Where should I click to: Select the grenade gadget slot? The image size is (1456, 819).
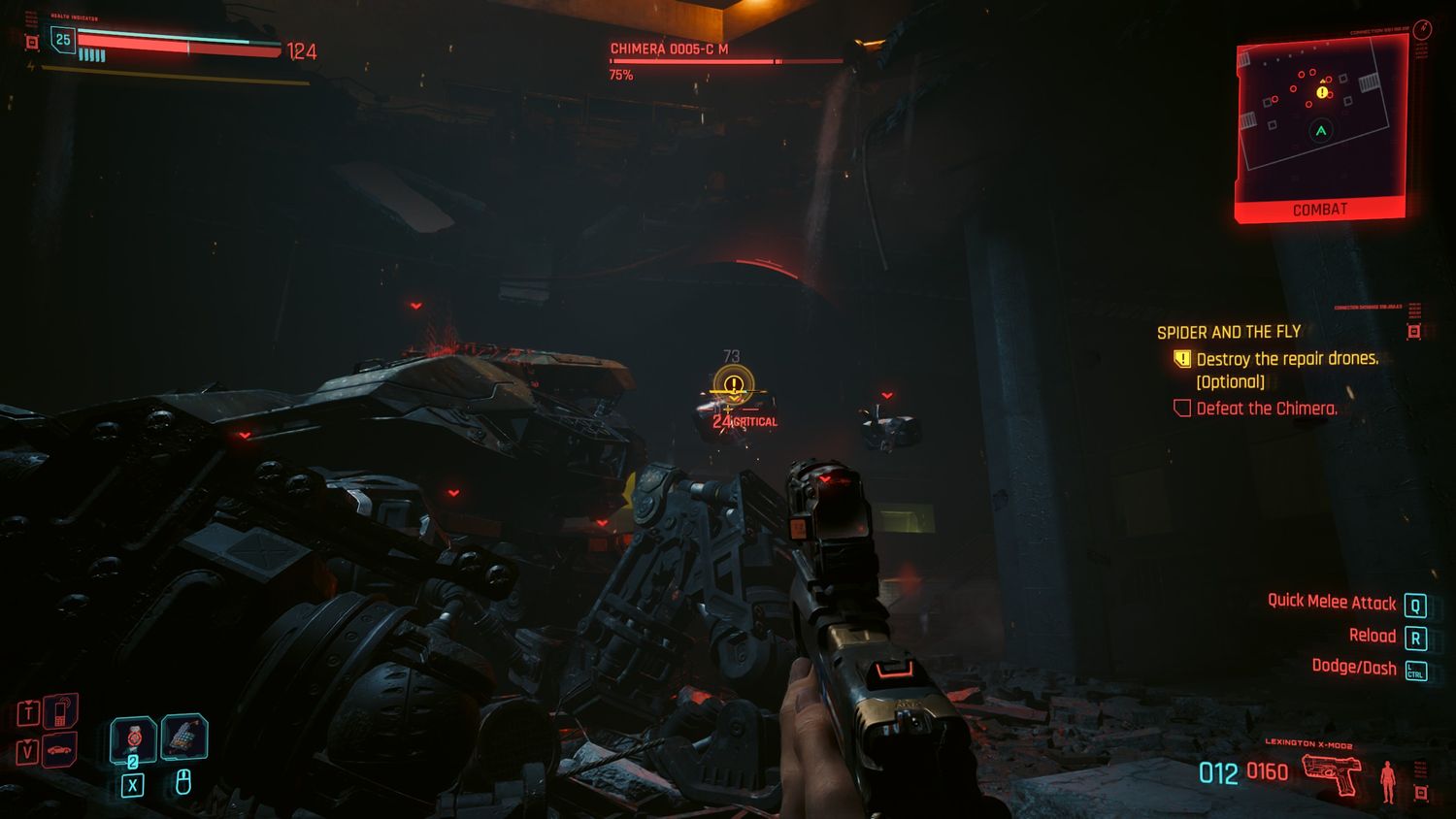(x=183, y=737)
